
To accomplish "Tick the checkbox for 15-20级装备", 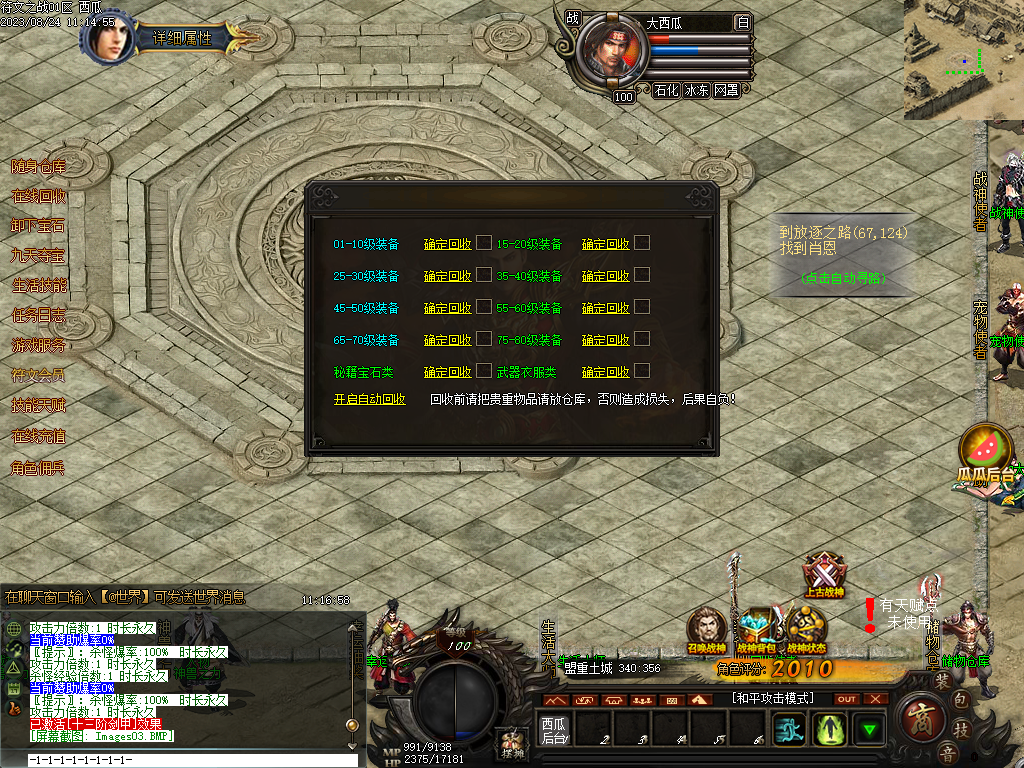I will (642, 242).
